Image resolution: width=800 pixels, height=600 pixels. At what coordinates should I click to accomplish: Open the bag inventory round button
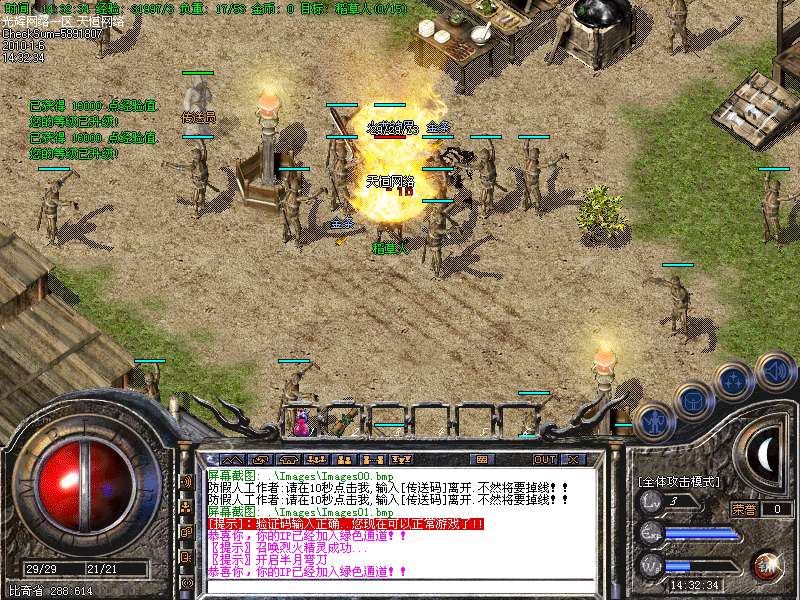coord(692,401)
